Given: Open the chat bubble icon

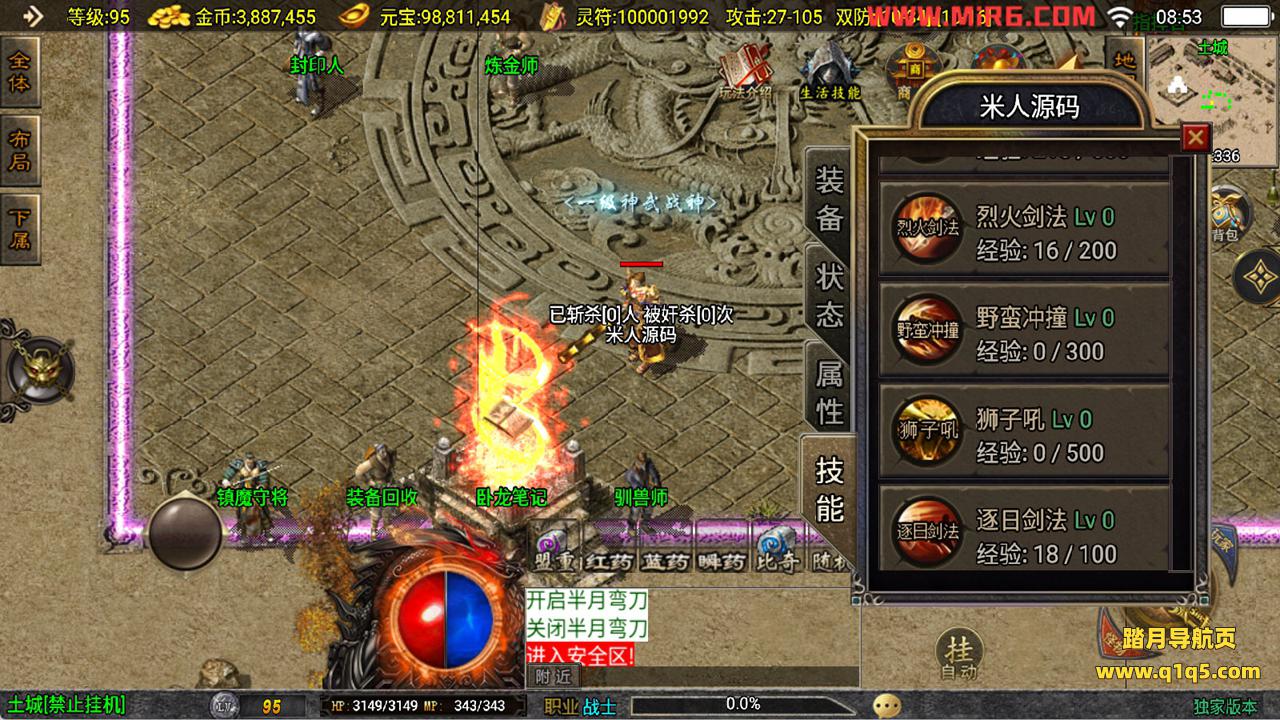Looking at the screenshot, I should pyautogui.click(x=886, y=706).
